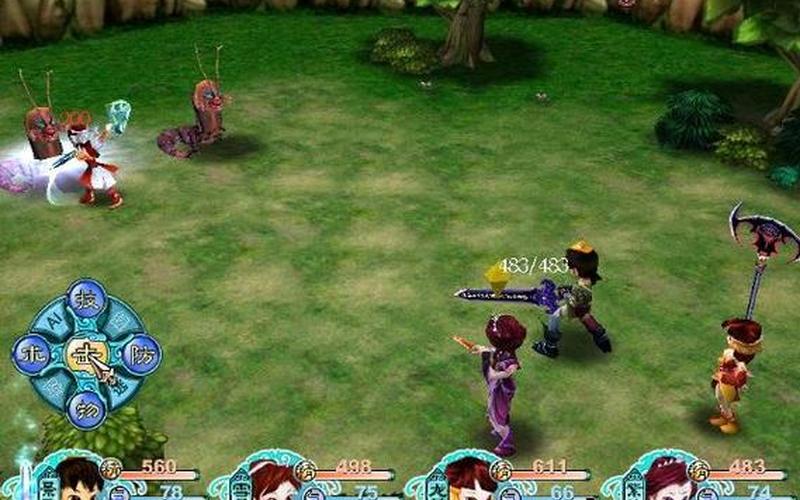Open the 物 item command
Screen dimensions: 800x500
coord(87,408)
